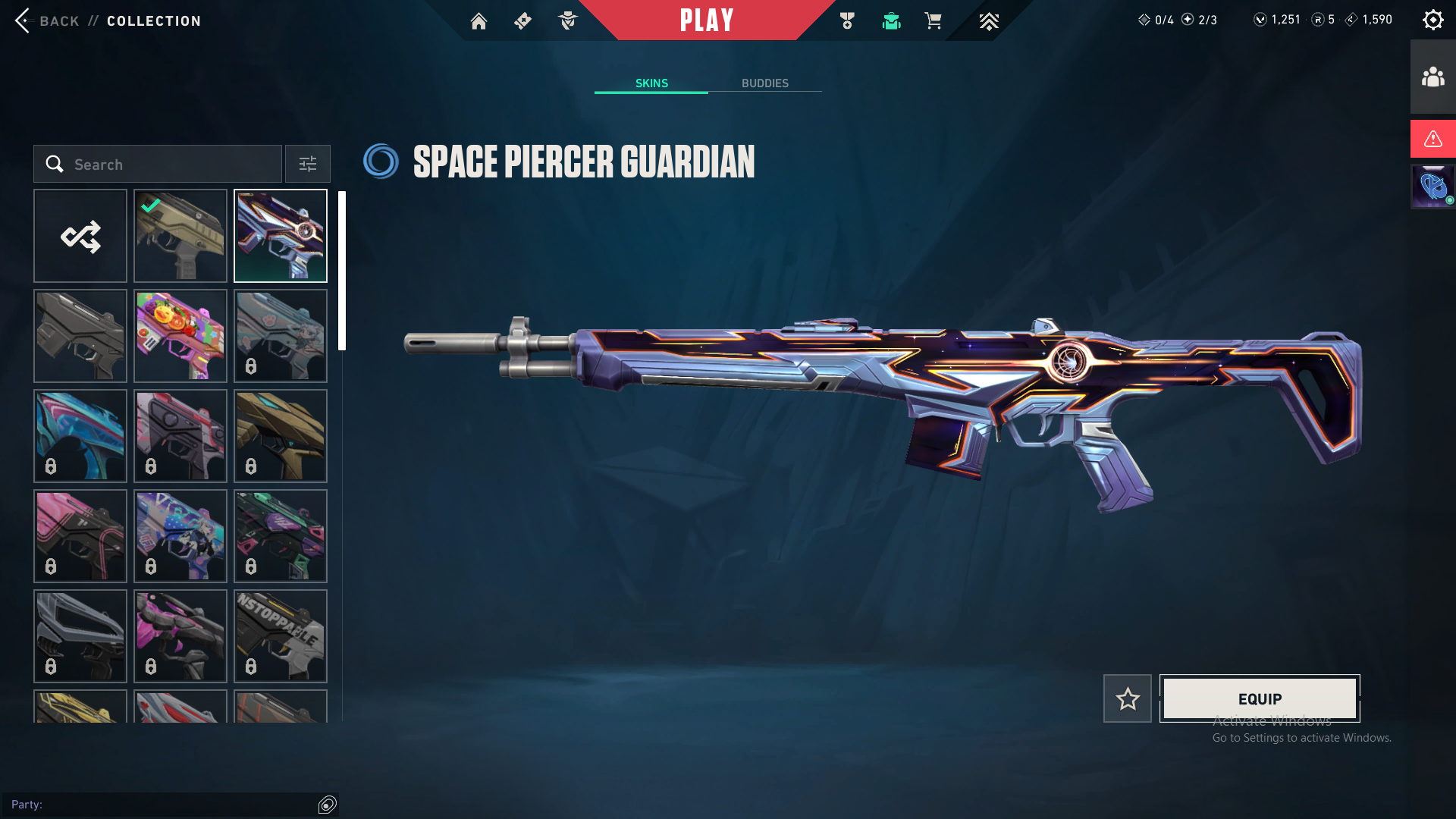Viewport: 1456px width, 819px height.
Task: Select the Space Piercer Guardian thumbnail
Action: pos(281,236)
